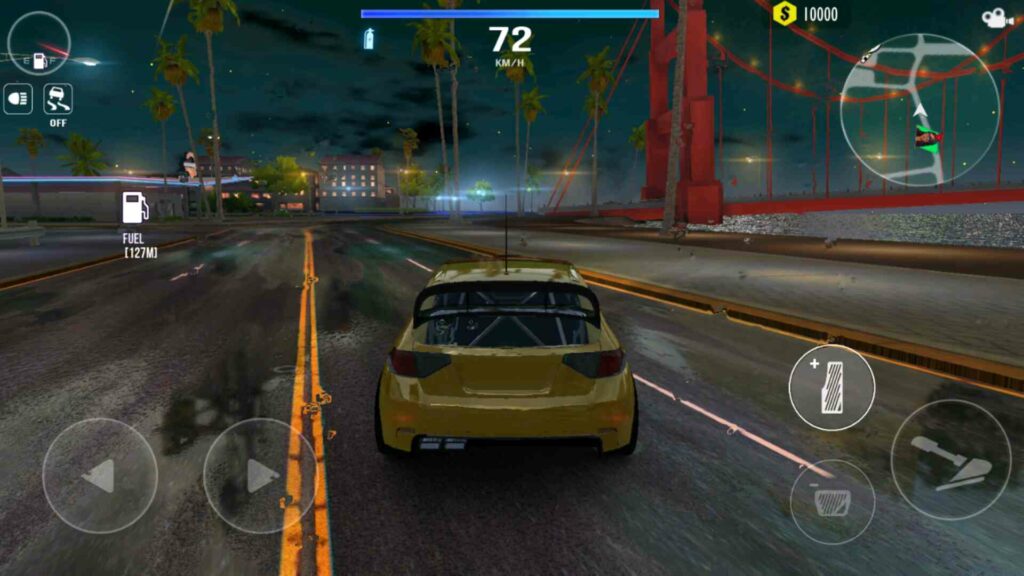
Task: Hit the plus accelerator pedal button
Action: pos(832,388)
